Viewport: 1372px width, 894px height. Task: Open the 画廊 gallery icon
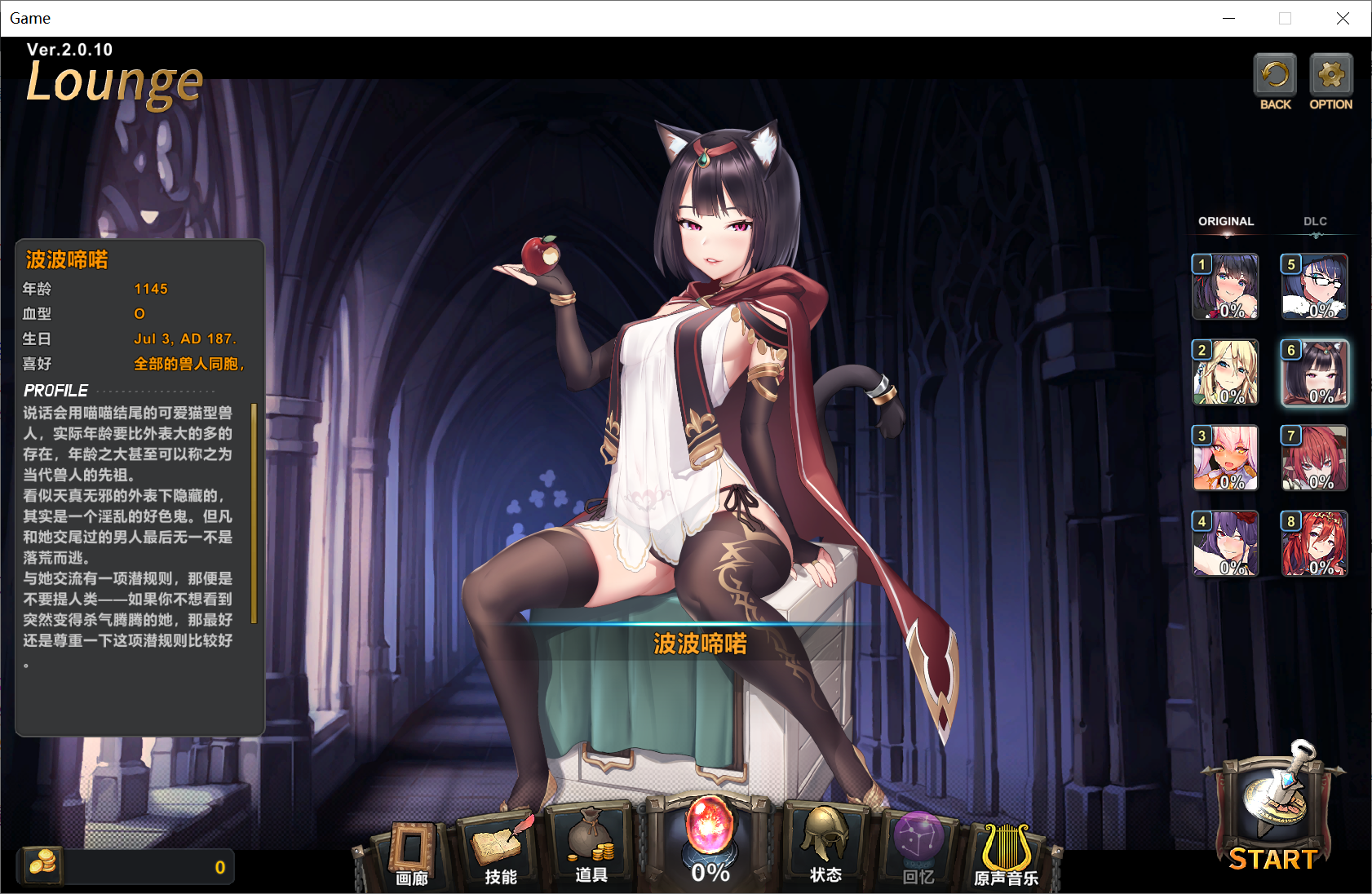pyautogui.click(x=411, y=844)
